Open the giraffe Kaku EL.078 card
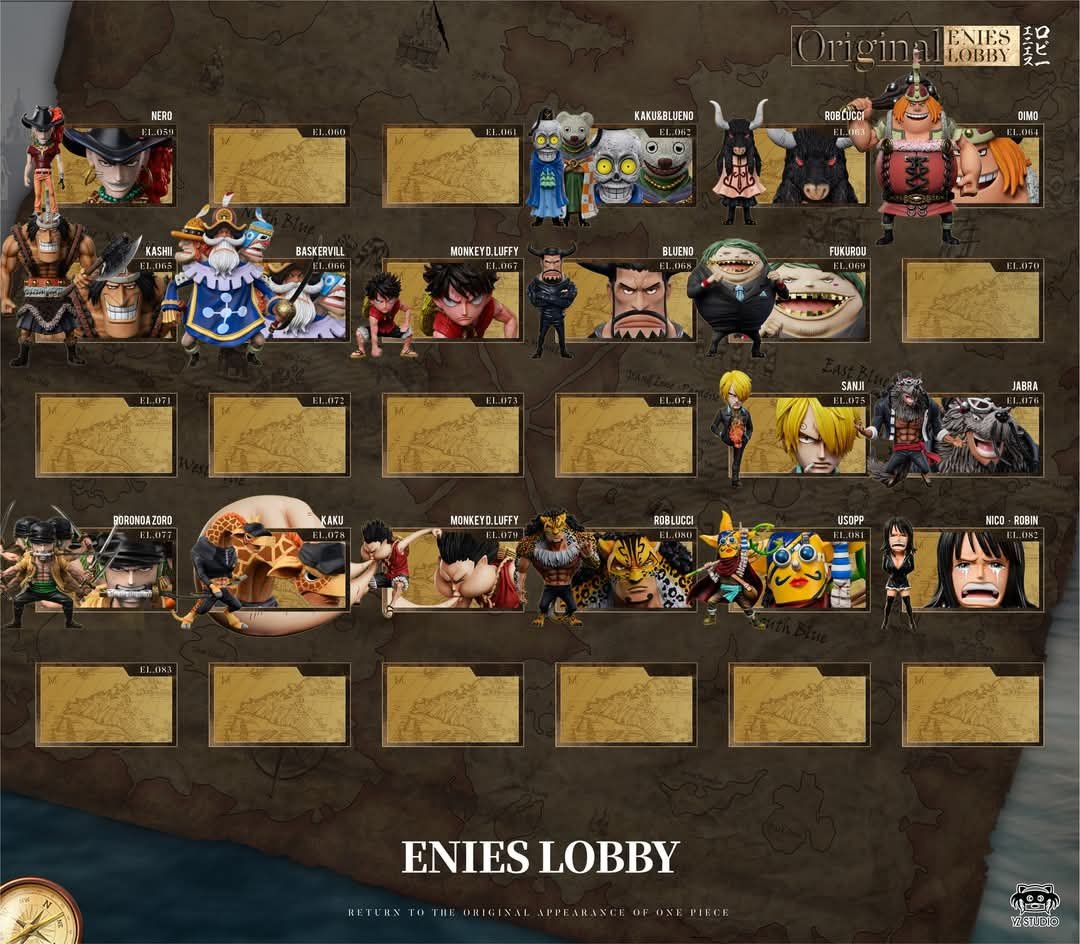Screen dimensions: 1080x944 tap(290, 570)
